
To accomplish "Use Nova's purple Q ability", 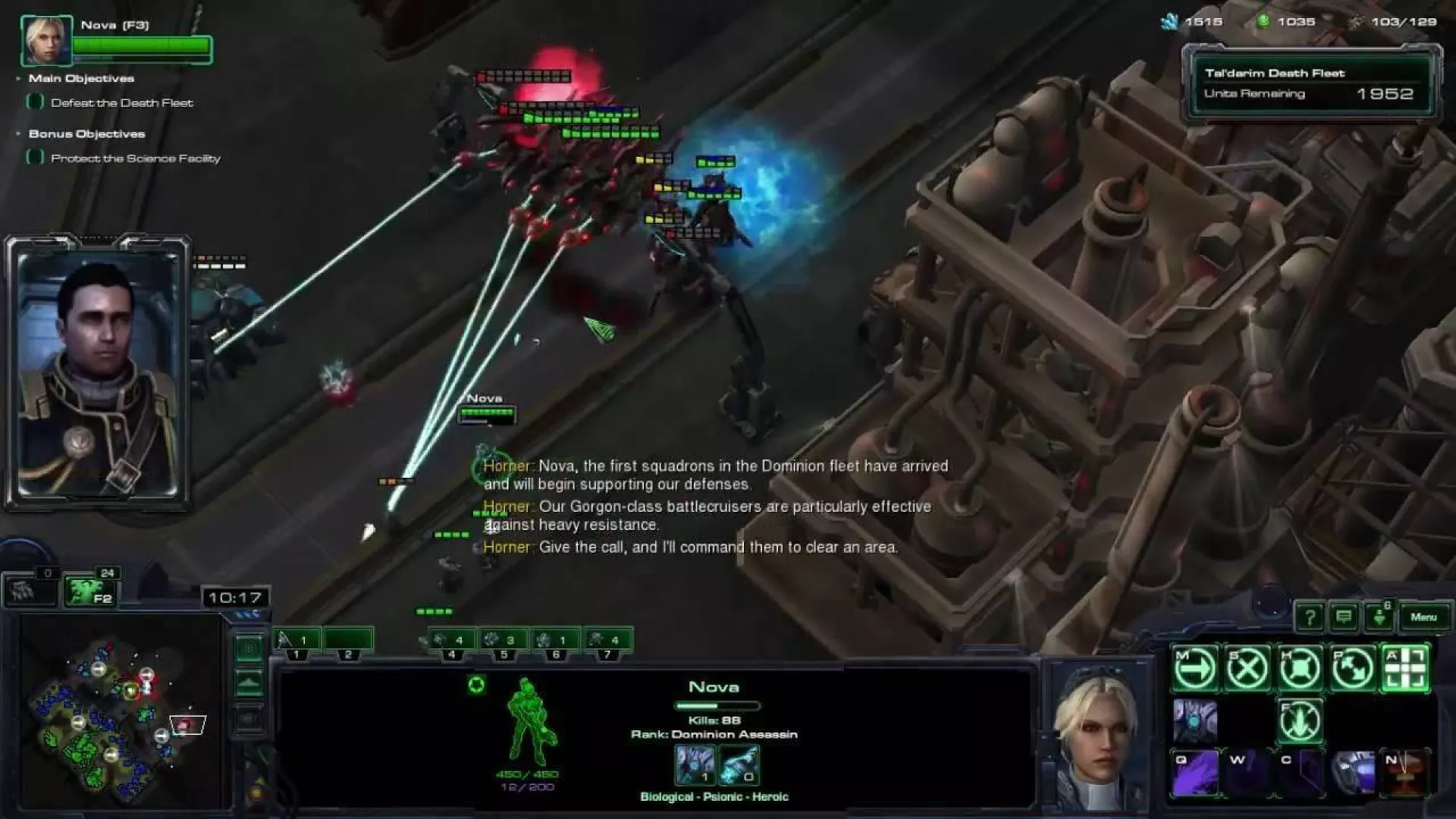I will pos(1195,773).
